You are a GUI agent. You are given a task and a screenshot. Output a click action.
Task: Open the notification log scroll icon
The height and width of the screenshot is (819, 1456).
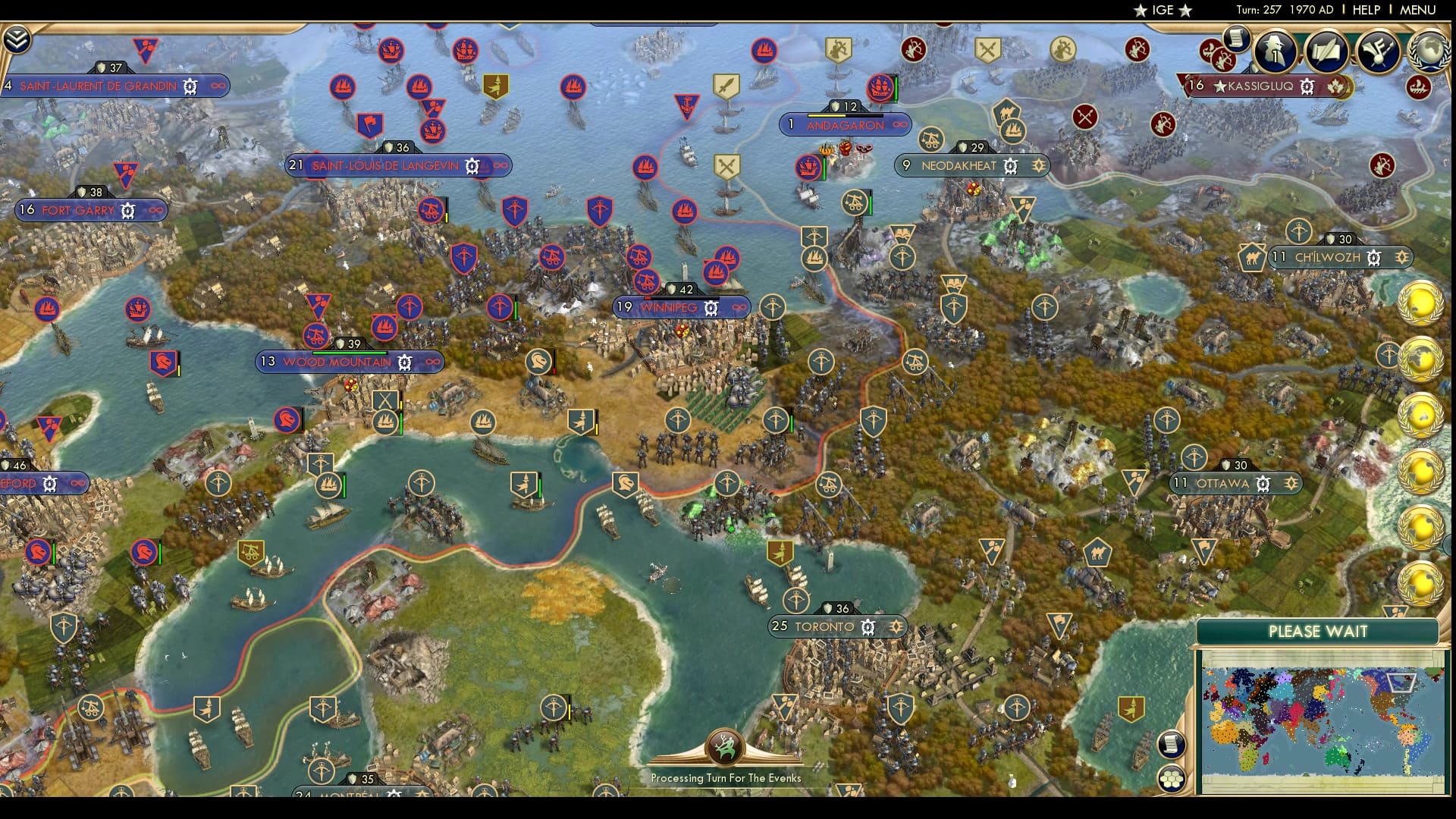(x=1236, y=39)
